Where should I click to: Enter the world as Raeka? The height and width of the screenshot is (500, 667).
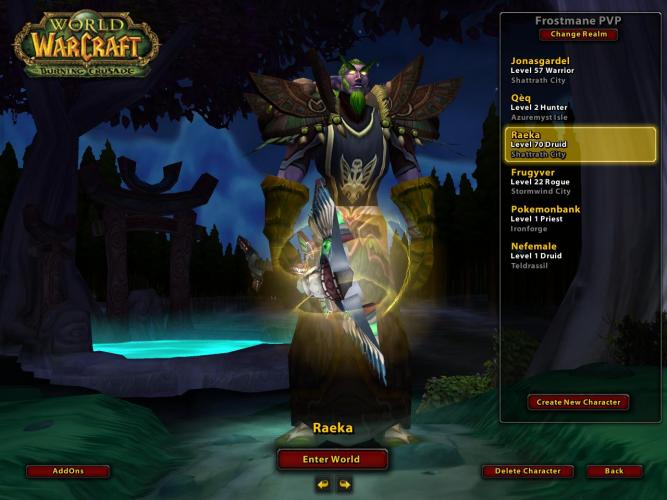(x=332, y=460)
